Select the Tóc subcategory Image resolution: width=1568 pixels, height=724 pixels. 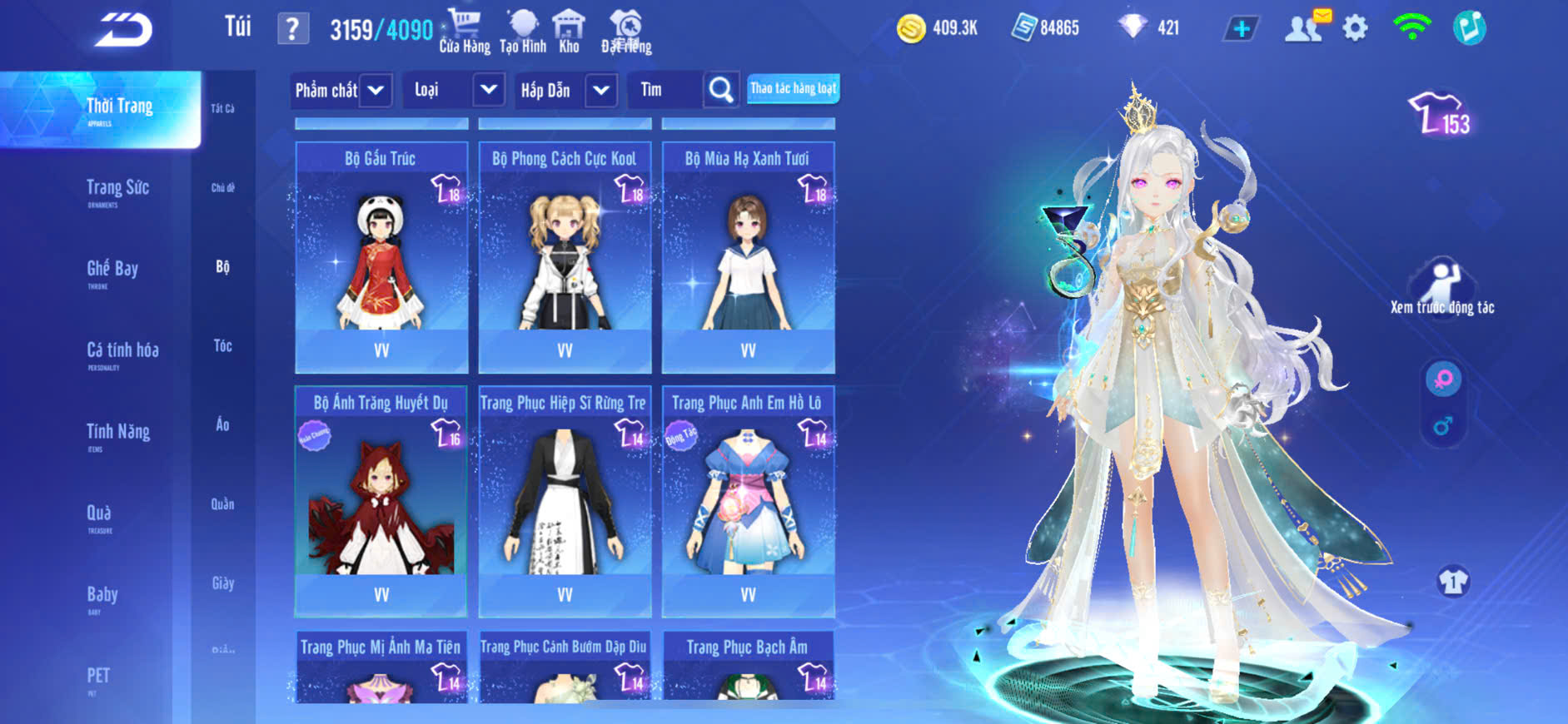pos(222,345)
